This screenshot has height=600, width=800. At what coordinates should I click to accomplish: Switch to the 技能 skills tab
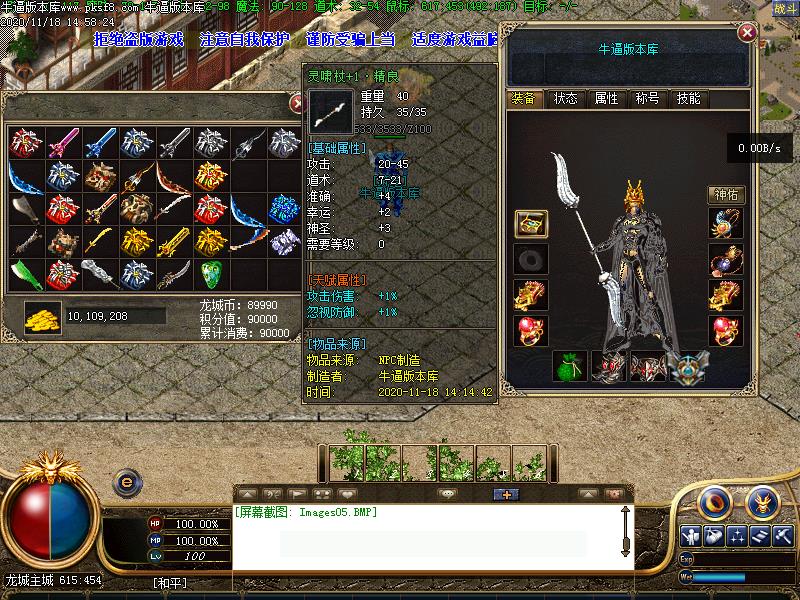click(x=688, y=98)
